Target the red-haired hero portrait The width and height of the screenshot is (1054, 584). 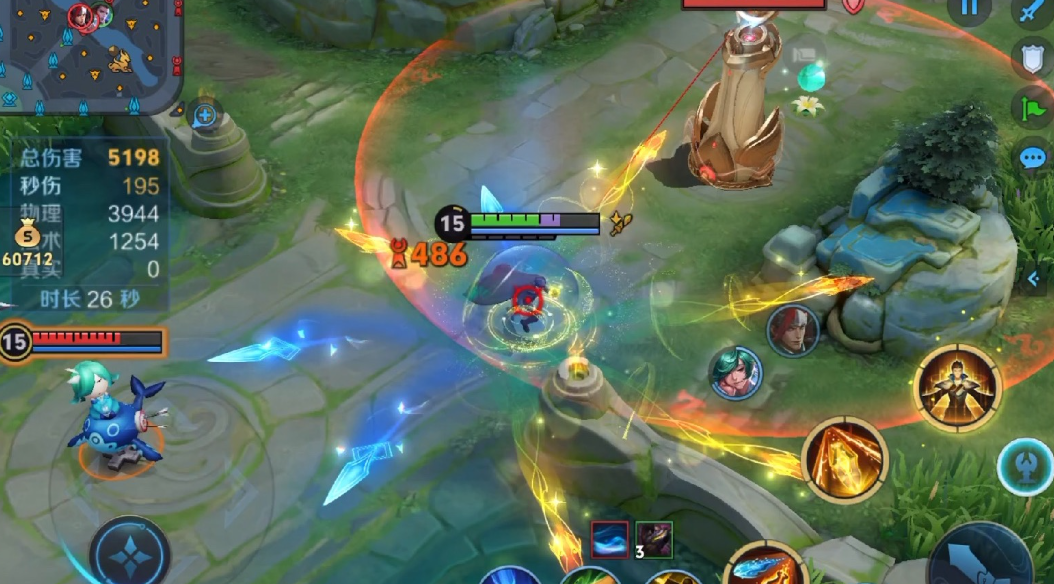pyautogui.click(x=792, y=331)
